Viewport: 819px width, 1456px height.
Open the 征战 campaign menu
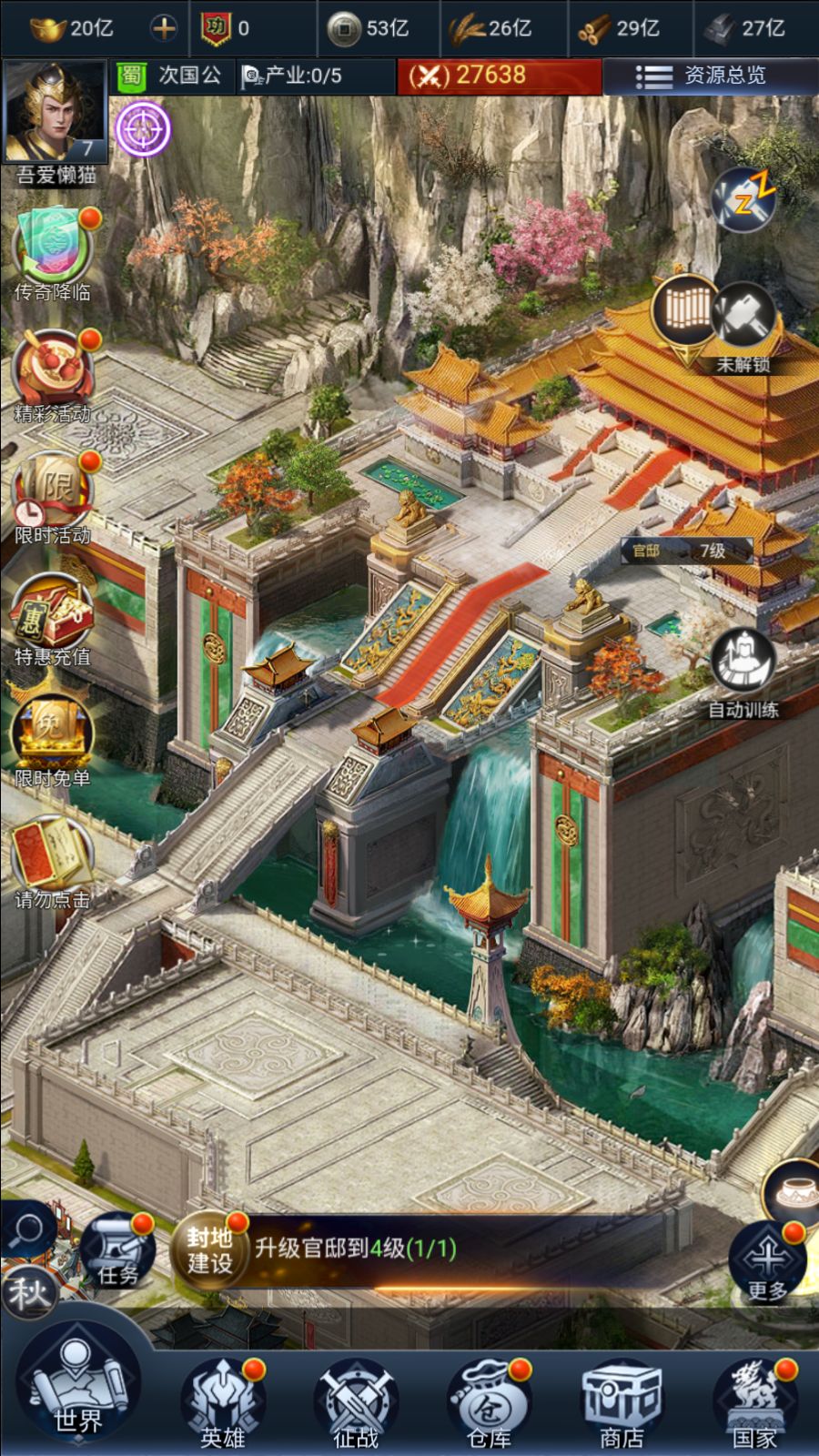tap(355, 1402)
